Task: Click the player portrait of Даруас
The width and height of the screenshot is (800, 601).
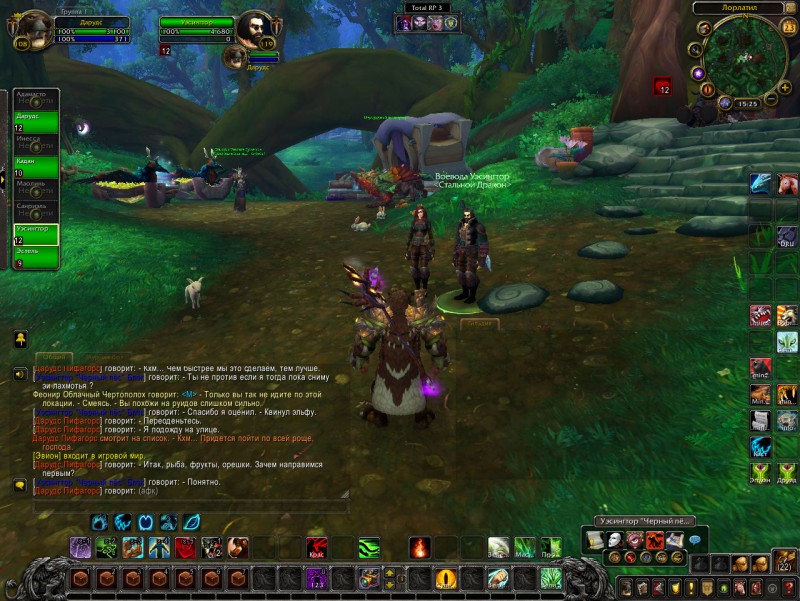Action: coord(35,30)
